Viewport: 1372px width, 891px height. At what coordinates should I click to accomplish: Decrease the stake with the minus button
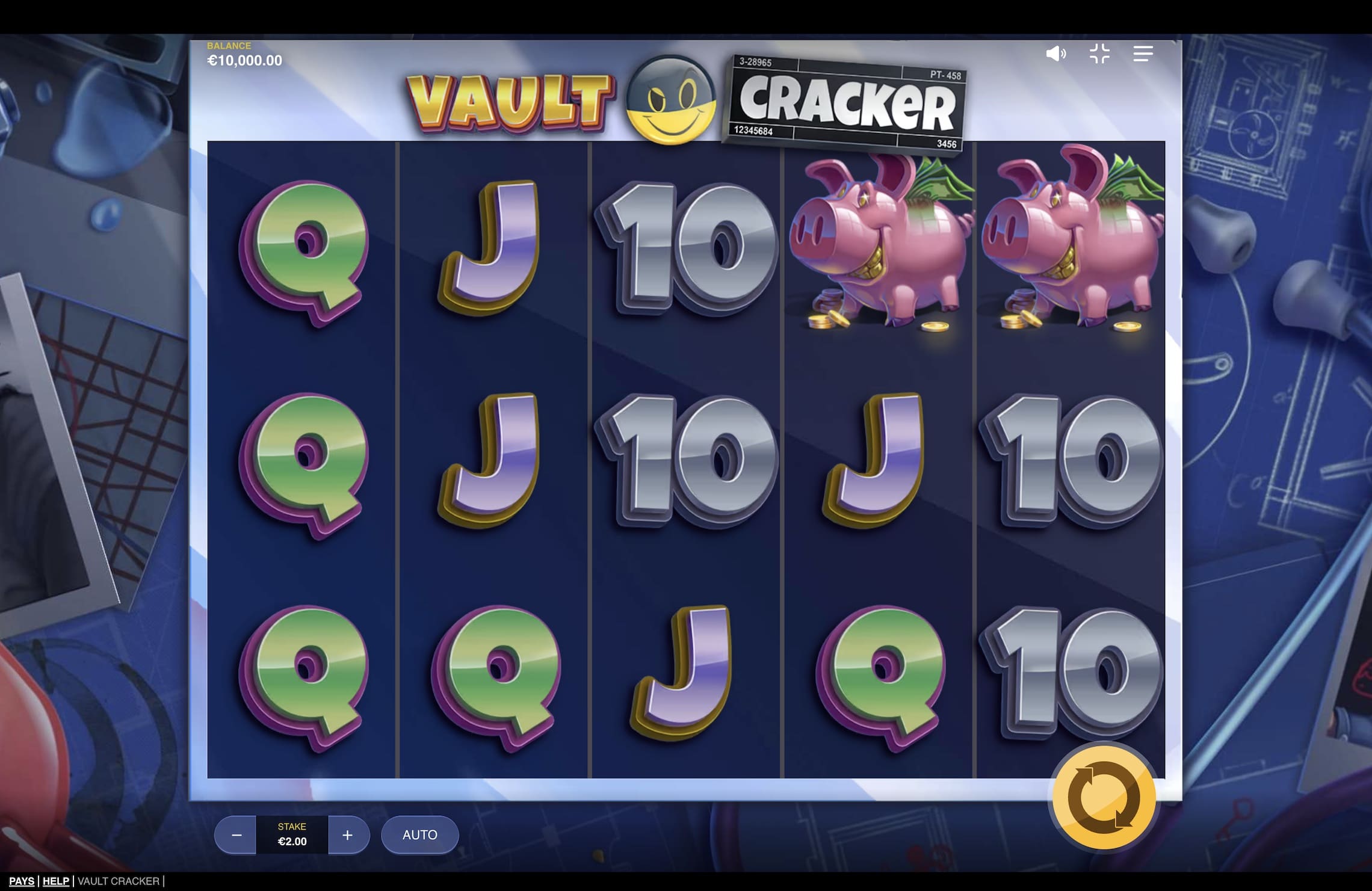235,835
